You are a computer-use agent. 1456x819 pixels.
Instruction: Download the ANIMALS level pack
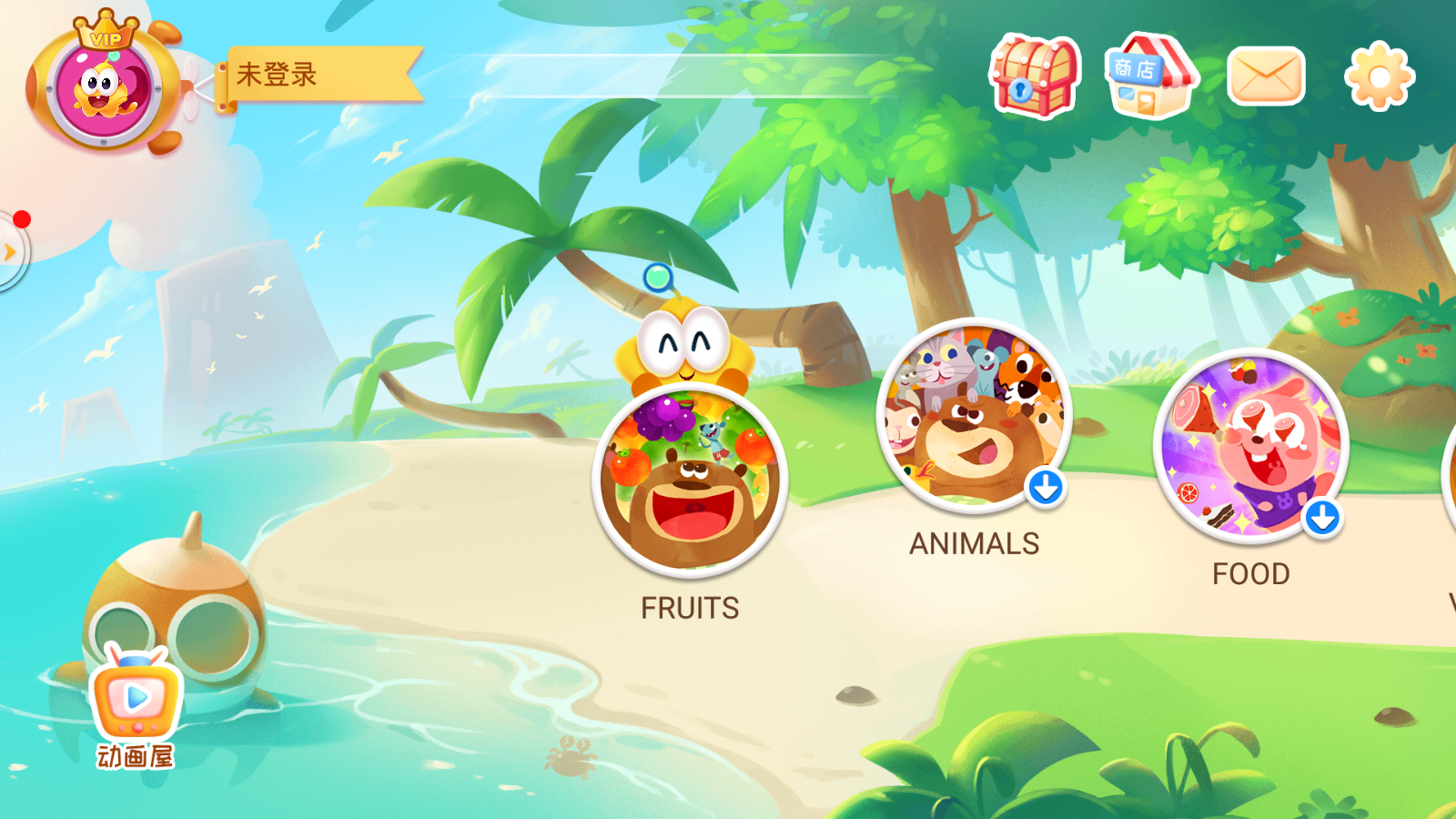tap(1046, 488)
